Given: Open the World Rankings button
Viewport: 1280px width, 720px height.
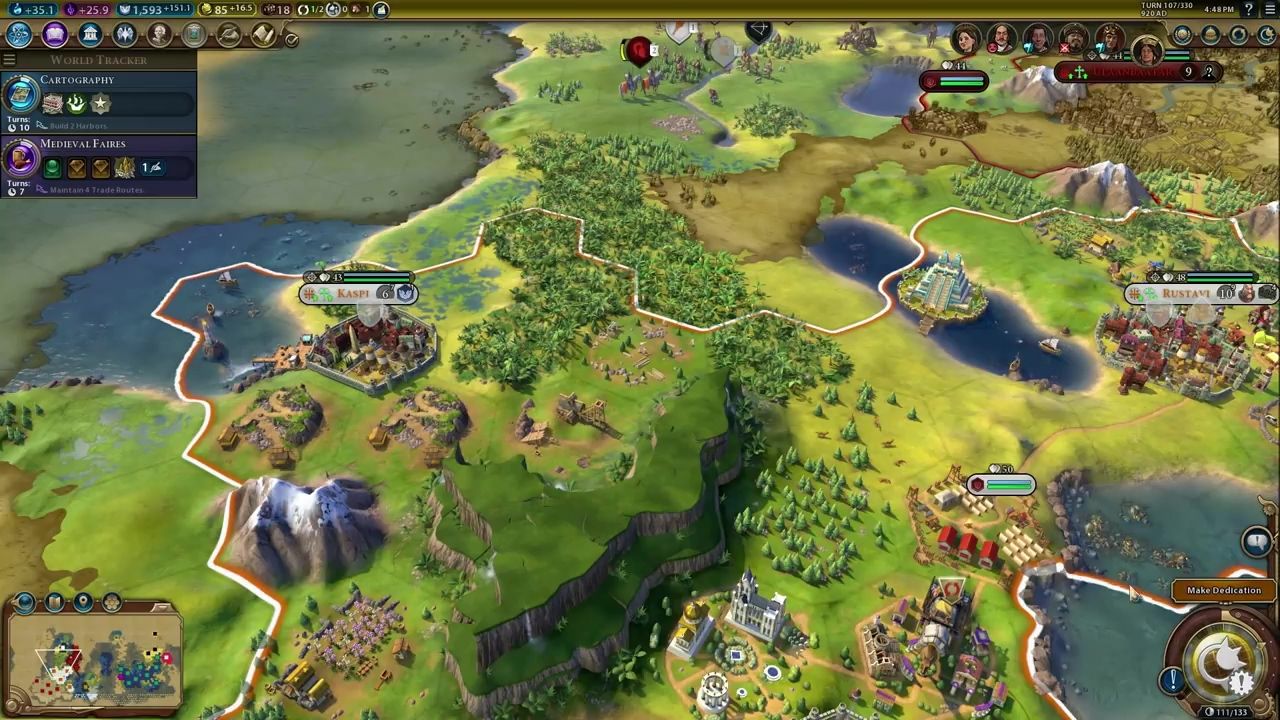Looking at the screenshot, I should pos(1182,35).
